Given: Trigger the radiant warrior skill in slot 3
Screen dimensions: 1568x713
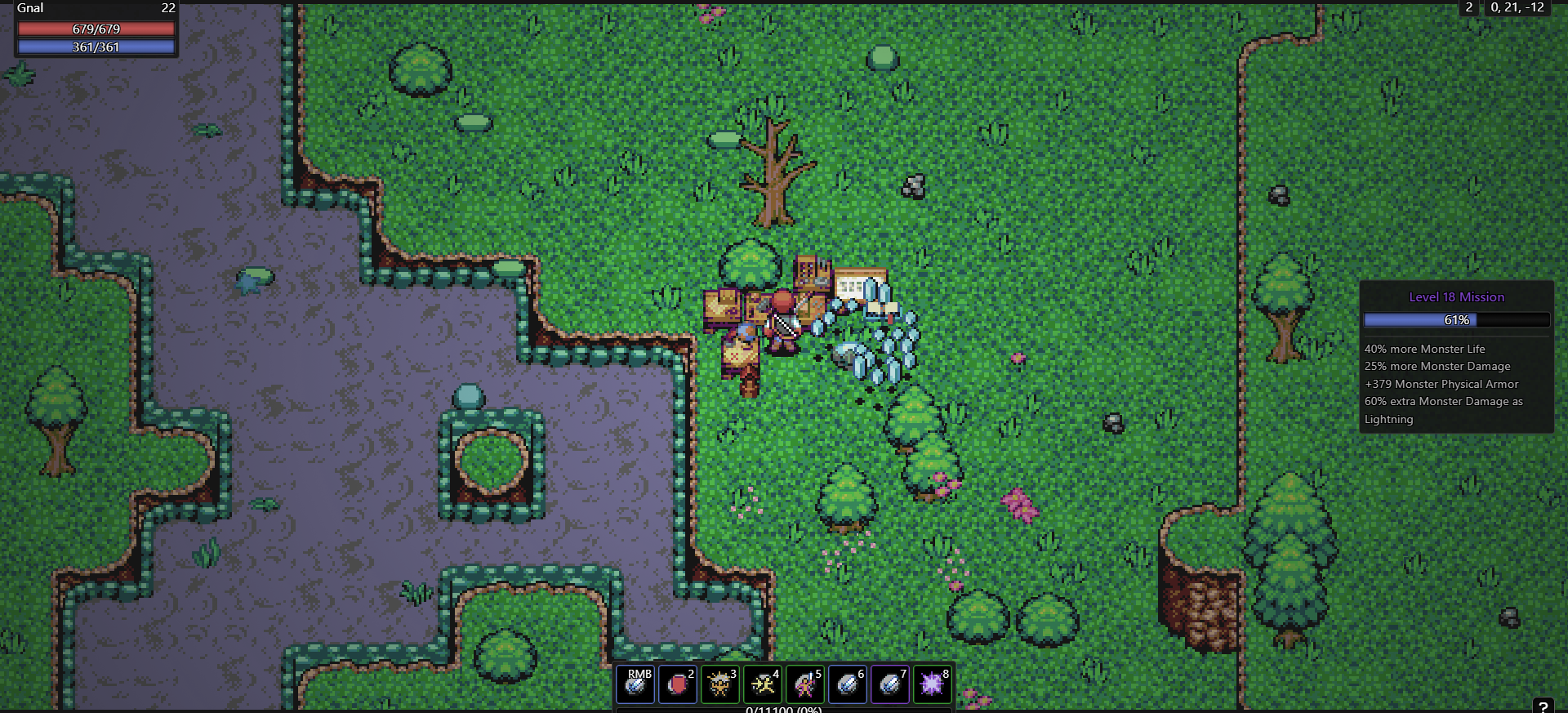Looking at the screenshot, I should (x=720, y=684).
